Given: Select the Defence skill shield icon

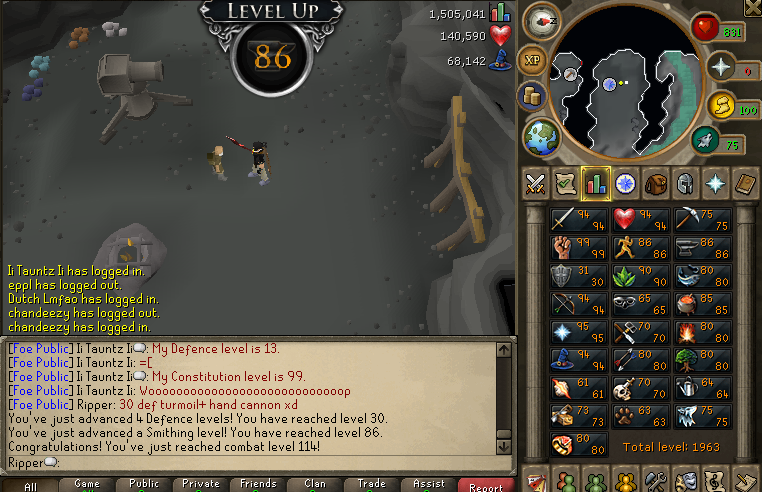Looking at the screenshot, I should 565,275.
